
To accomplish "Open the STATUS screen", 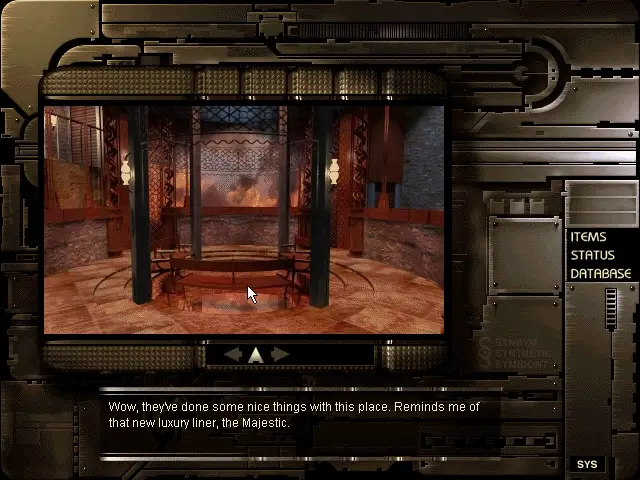I will point(593,255).
